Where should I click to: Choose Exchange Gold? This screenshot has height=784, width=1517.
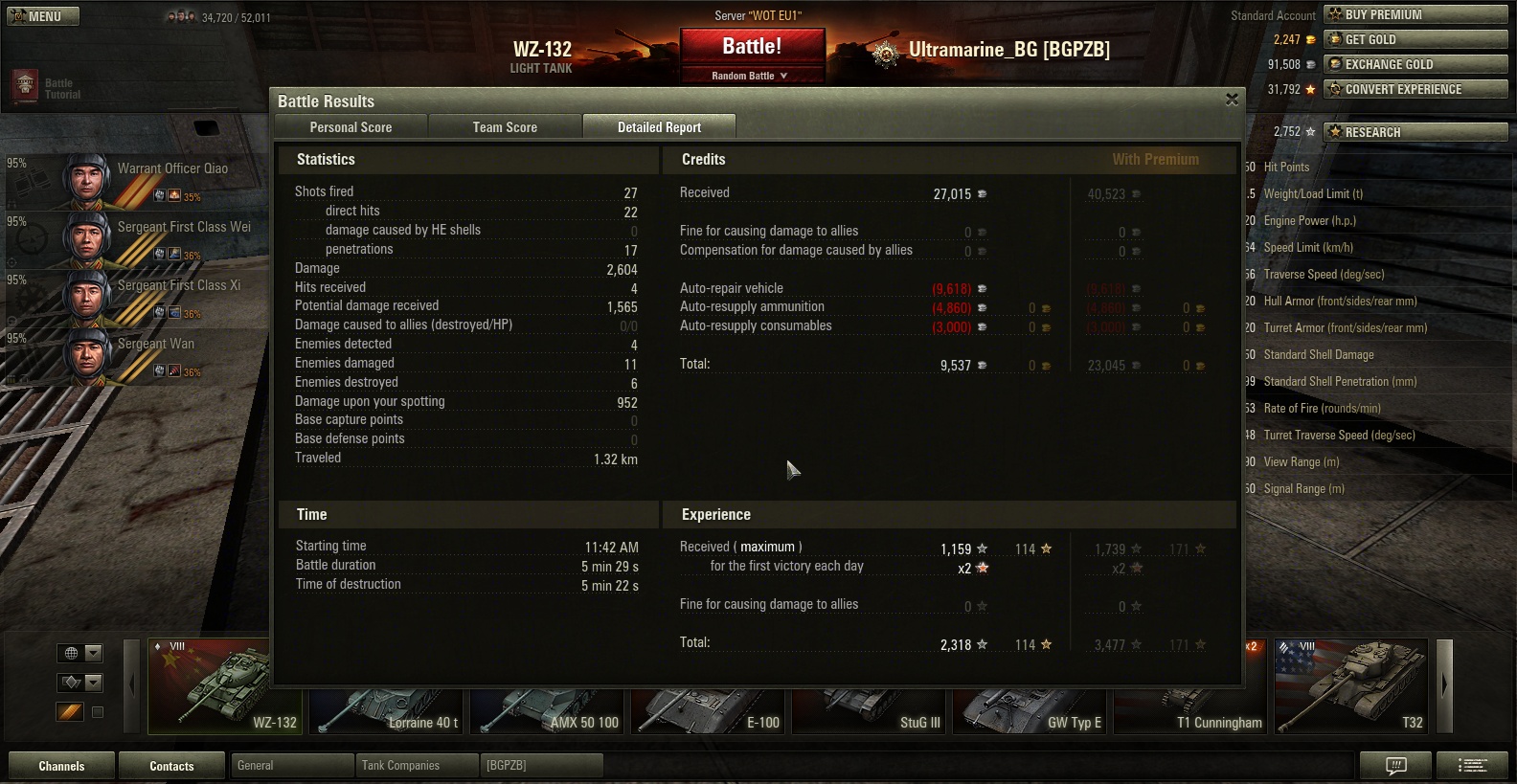tap(1415, 64)
